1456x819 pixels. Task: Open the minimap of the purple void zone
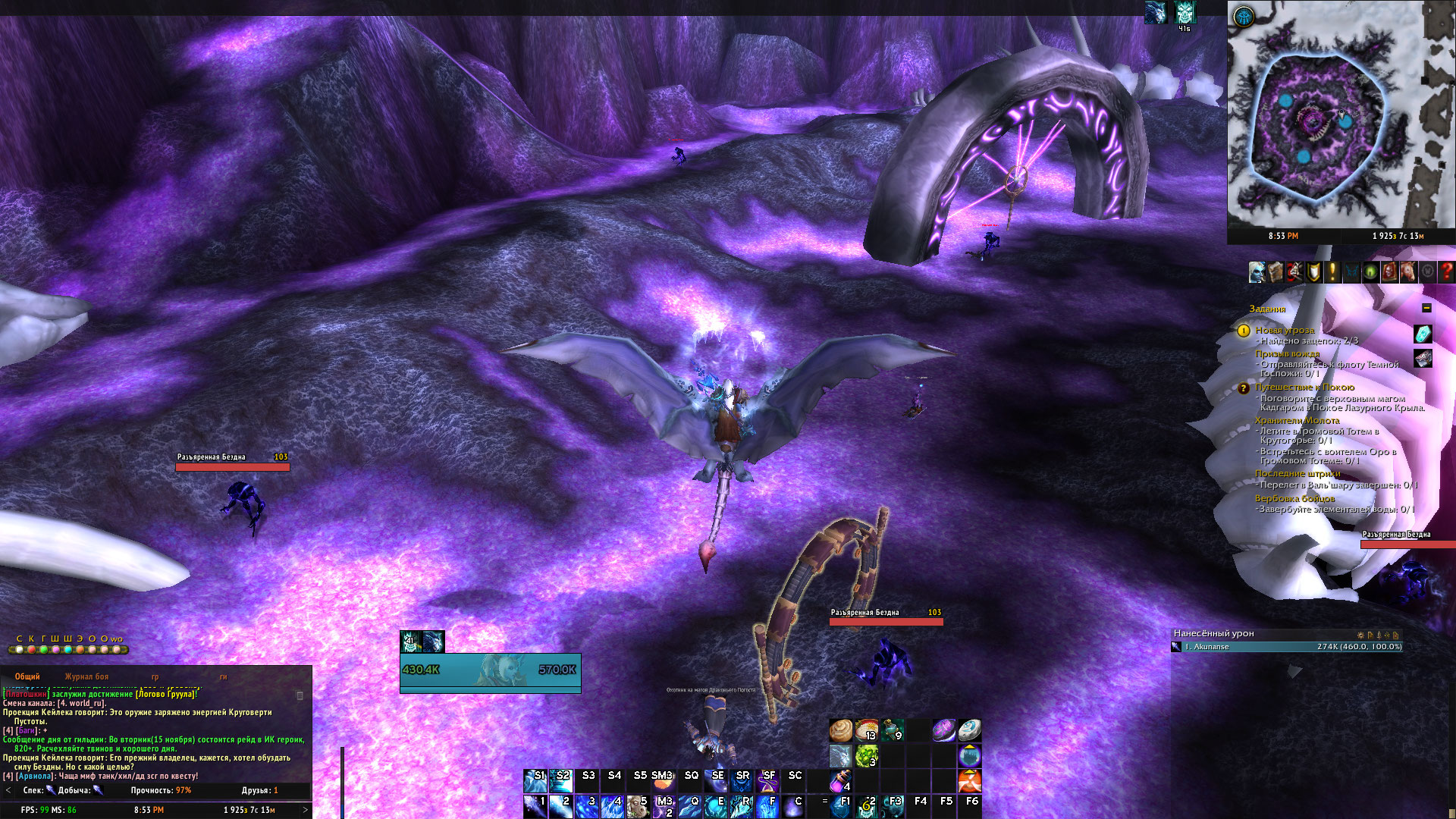[1341, 121]
